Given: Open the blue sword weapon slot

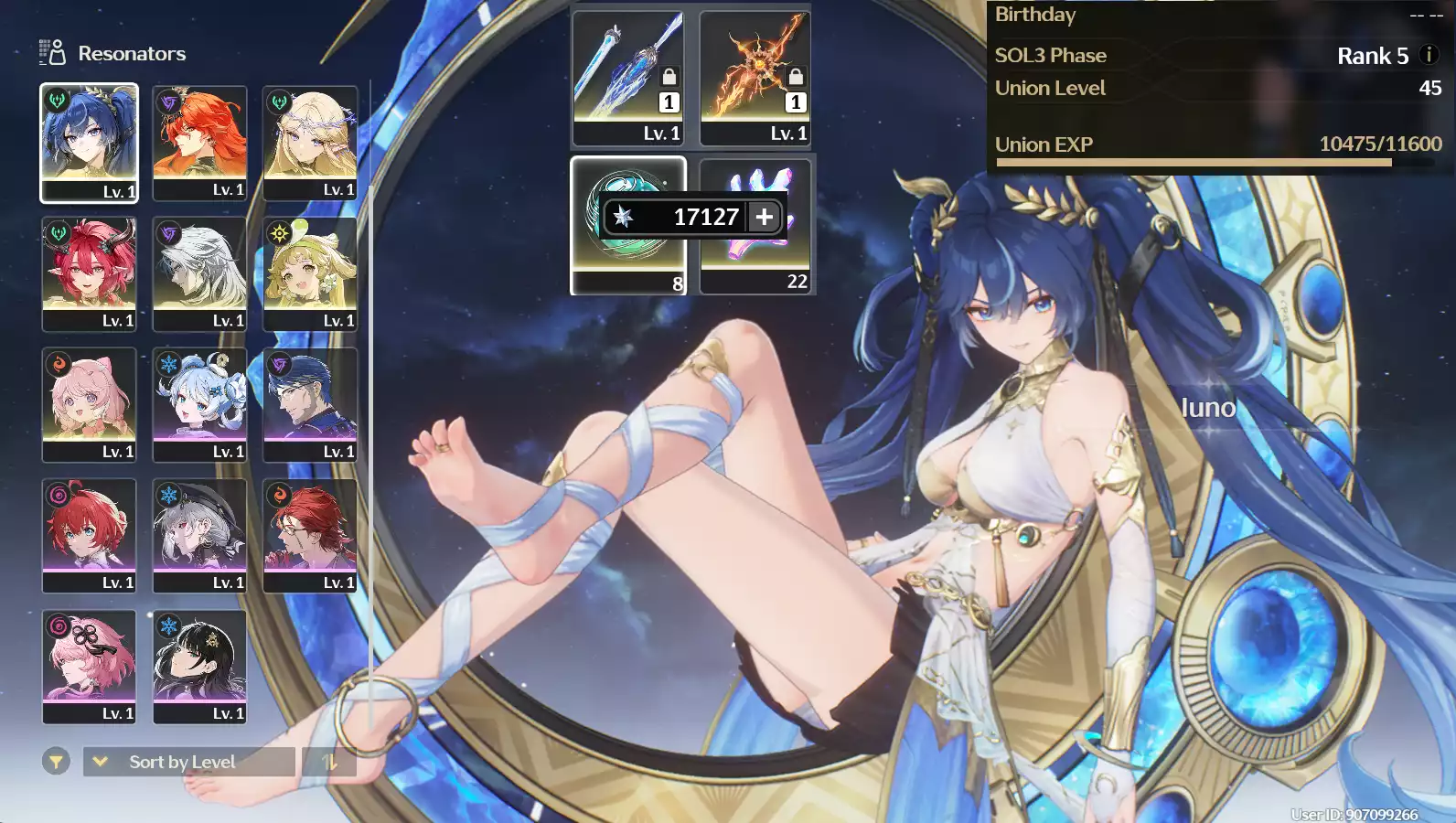Looking at the screenshot, I should [x=627, y=78].
